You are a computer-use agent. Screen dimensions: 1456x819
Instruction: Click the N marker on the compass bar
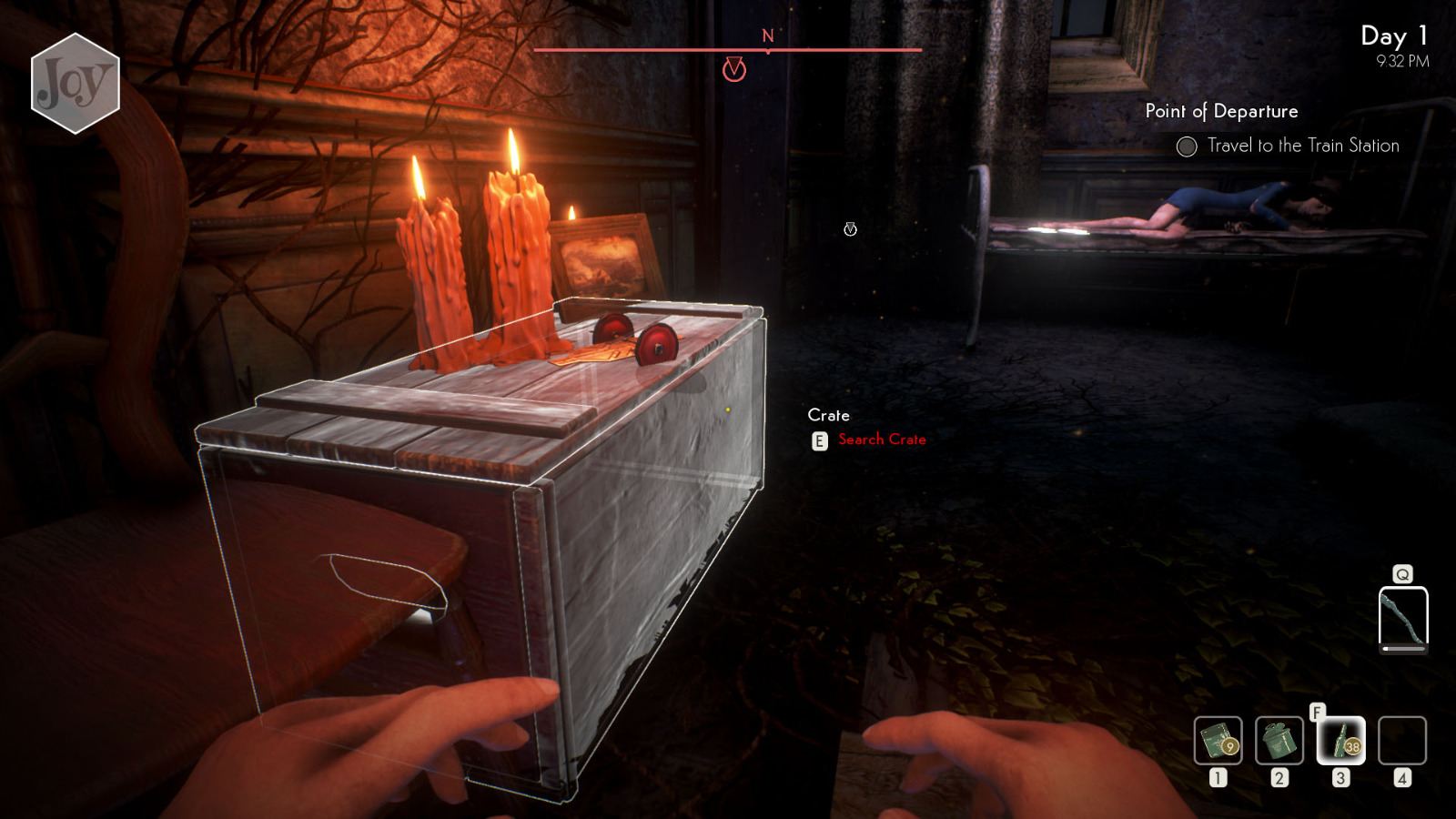tap(767, 36)
